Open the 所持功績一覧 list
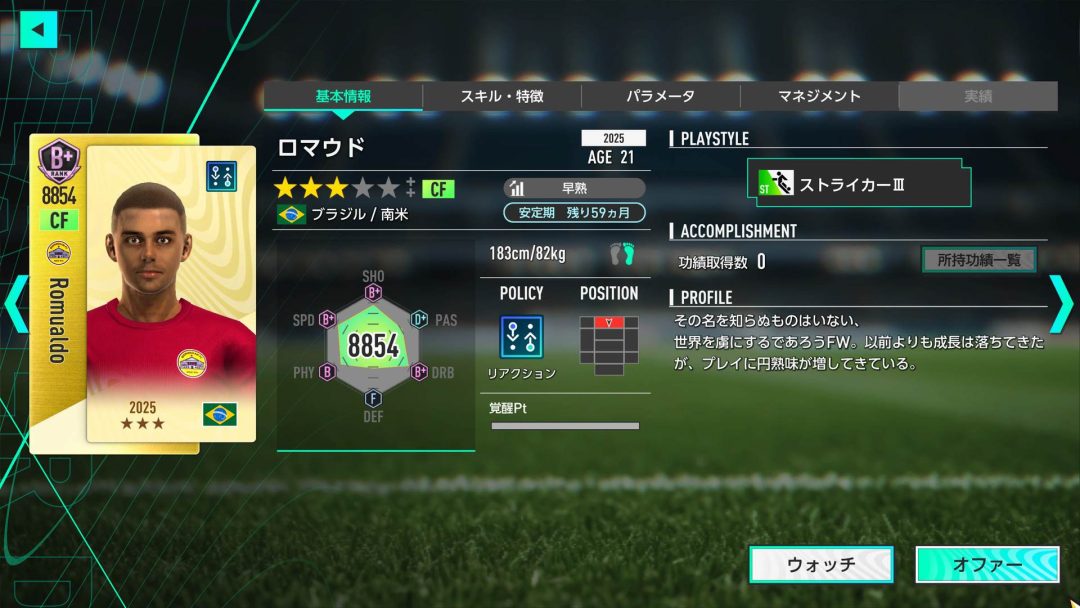Viewport: 1080px width, 608px height. pyautogui.click(x=978, y=260)
